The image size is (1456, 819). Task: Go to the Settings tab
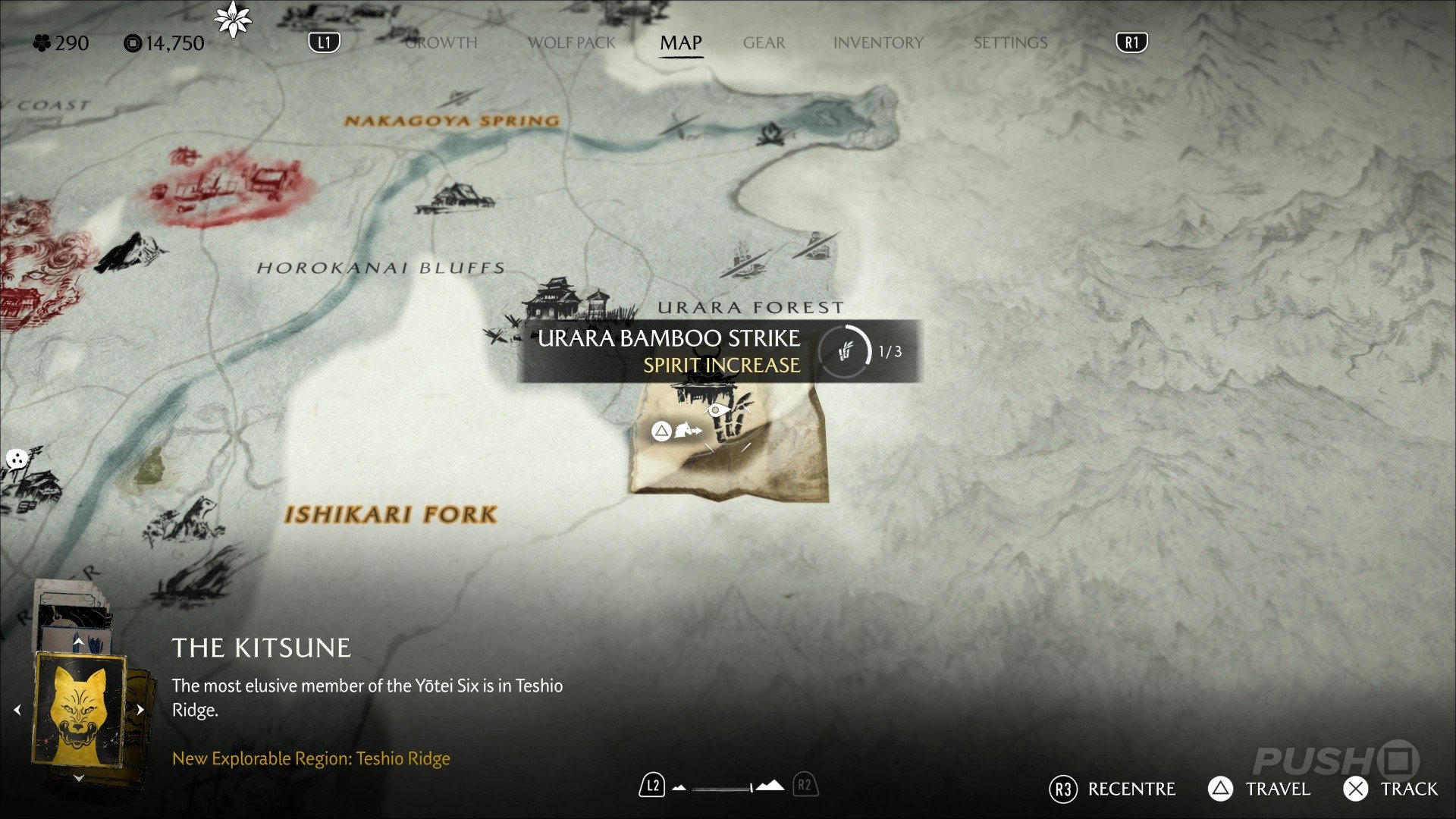click(1010, 42)
